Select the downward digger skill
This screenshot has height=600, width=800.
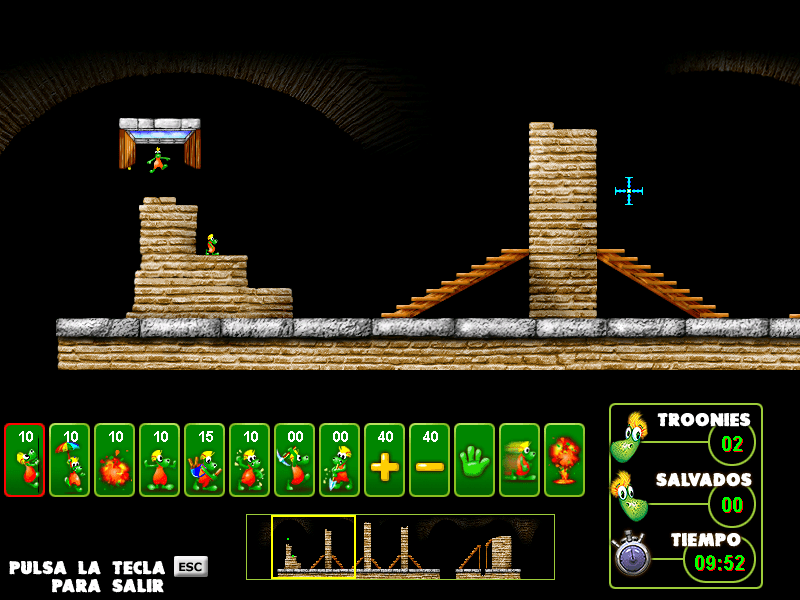coord(340,460)
